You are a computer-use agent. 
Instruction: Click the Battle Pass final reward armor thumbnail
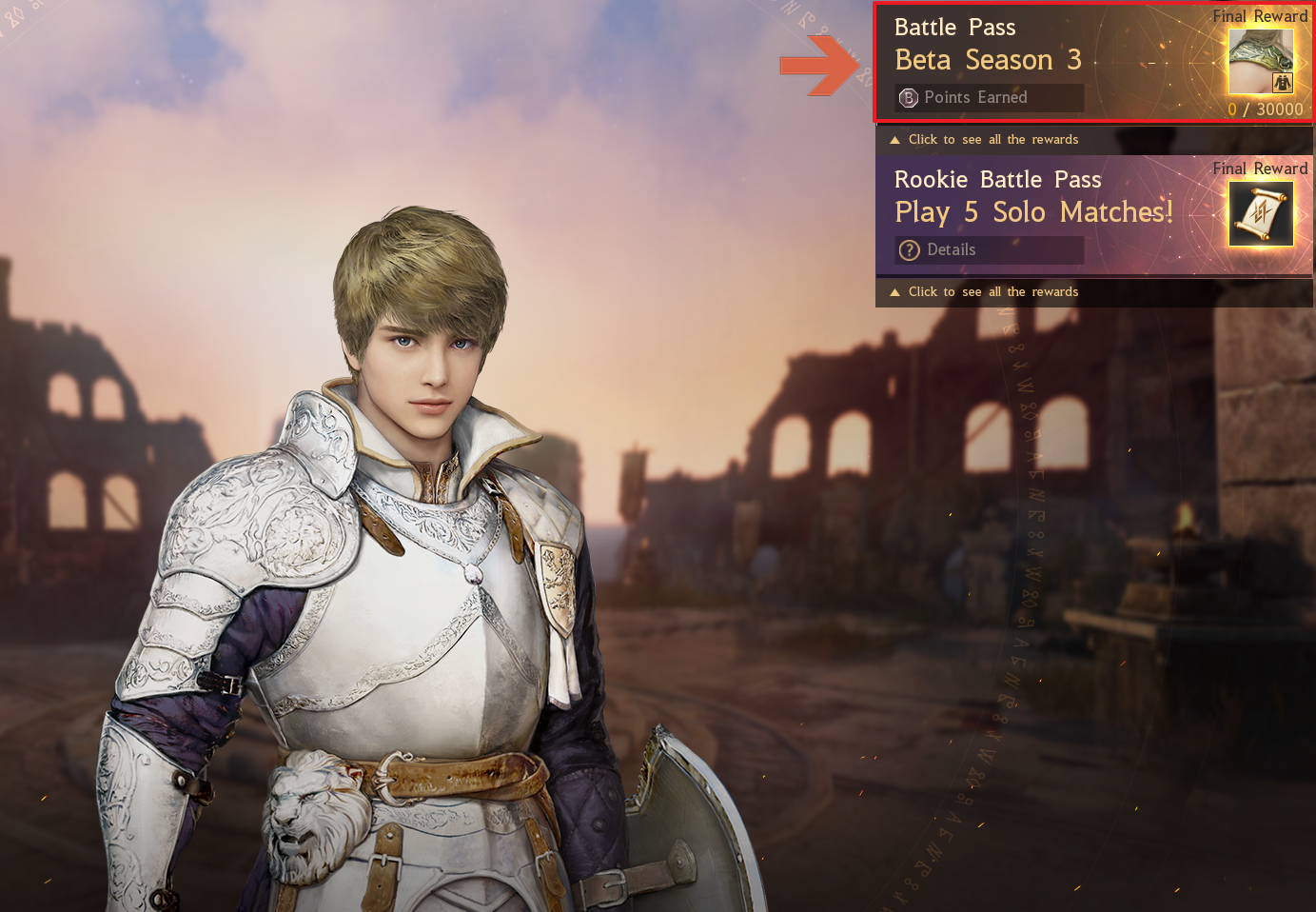(x=1261, y=61)
